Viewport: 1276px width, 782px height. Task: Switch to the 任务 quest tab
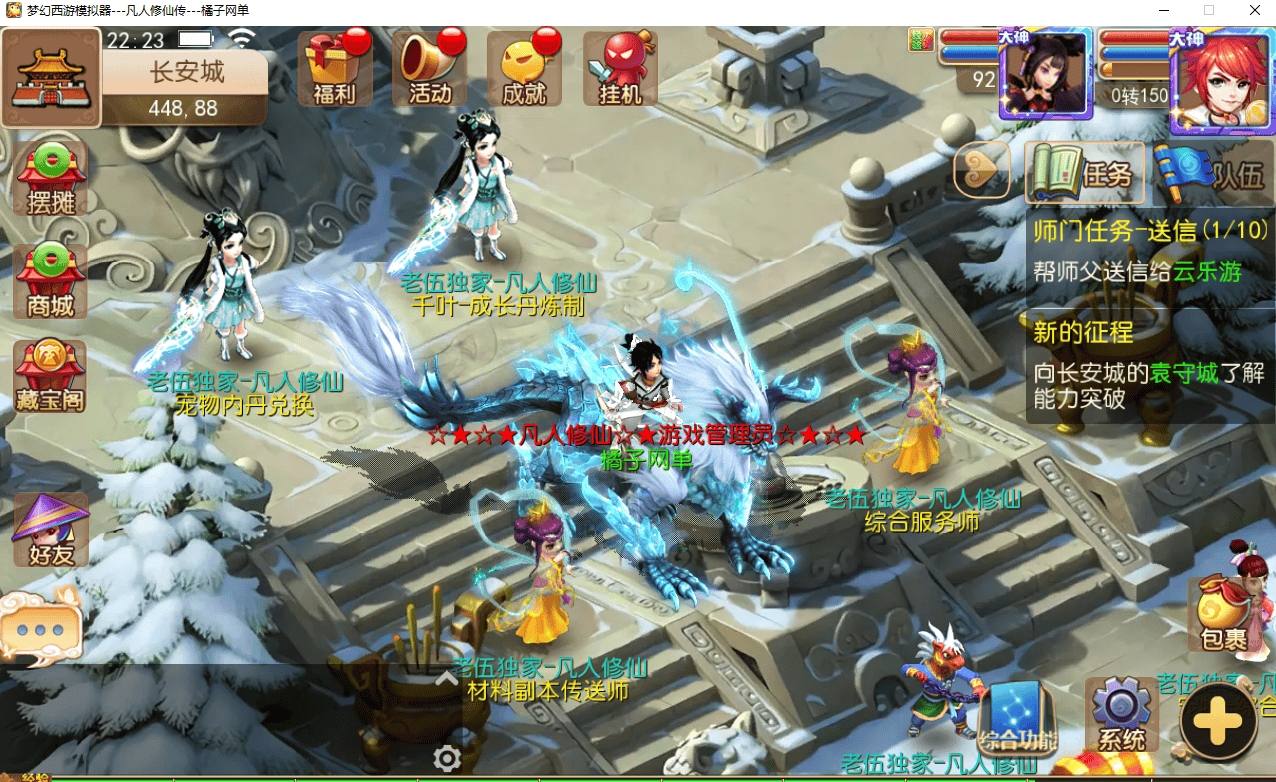pos(1082,174)
